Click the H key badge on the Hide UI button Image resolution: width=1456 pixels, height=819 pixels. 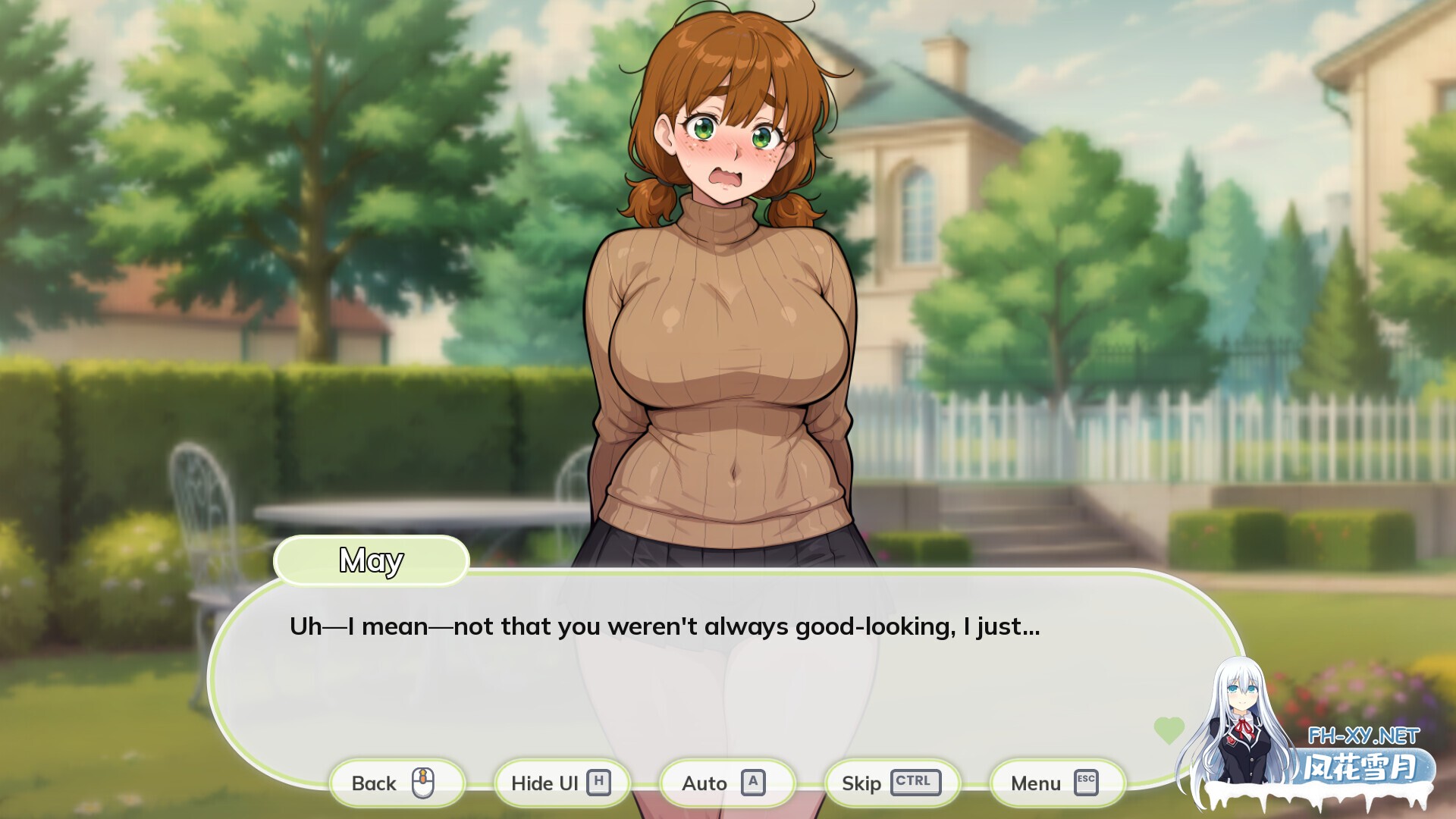coord(600,783)
